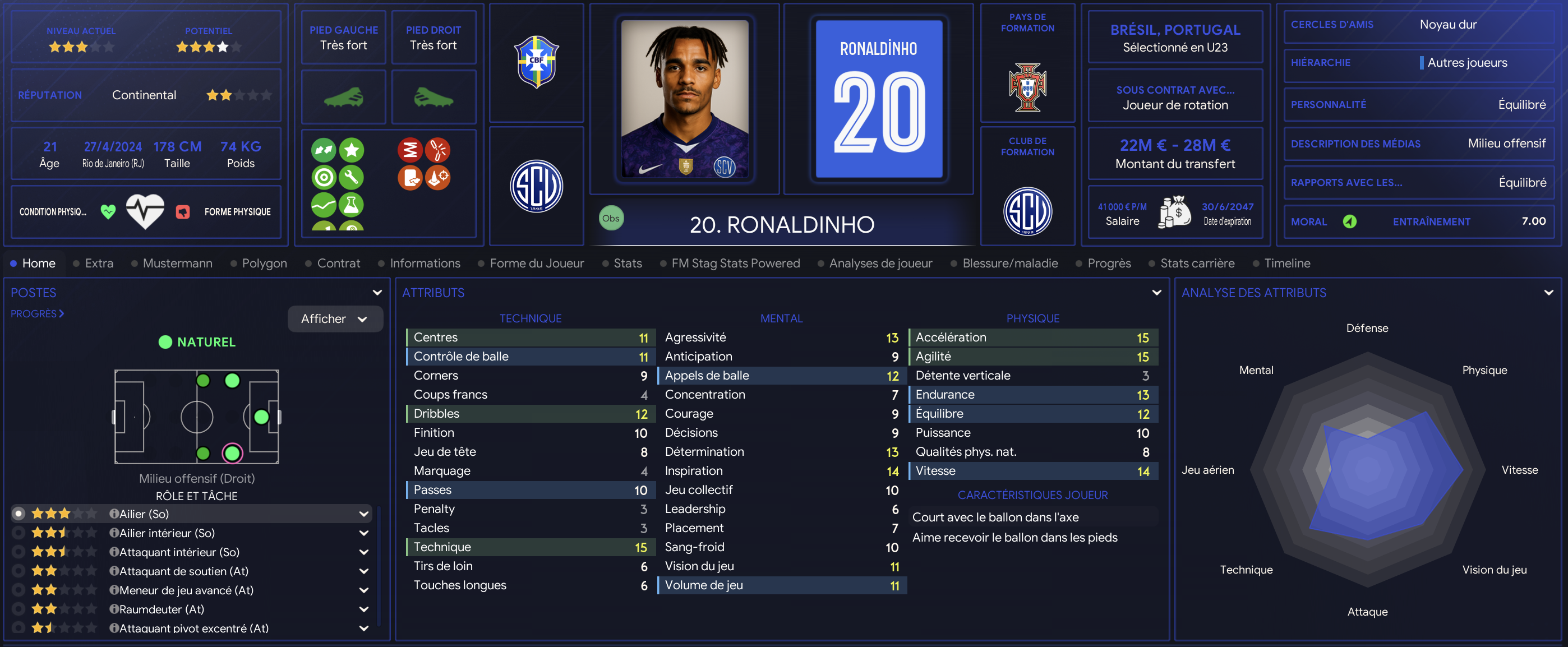View the Analyses de joueur tab

[880, 263]
